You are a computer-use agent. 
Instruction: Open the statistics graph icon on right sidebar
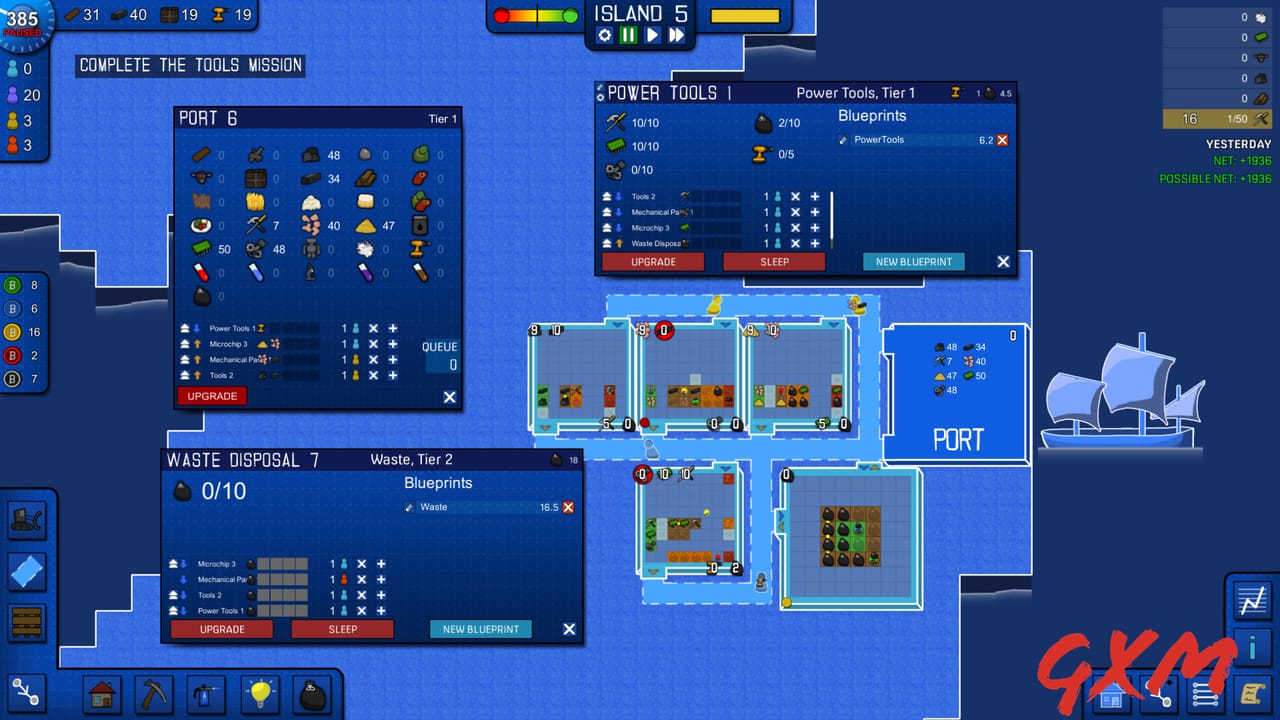[1252, 600]
